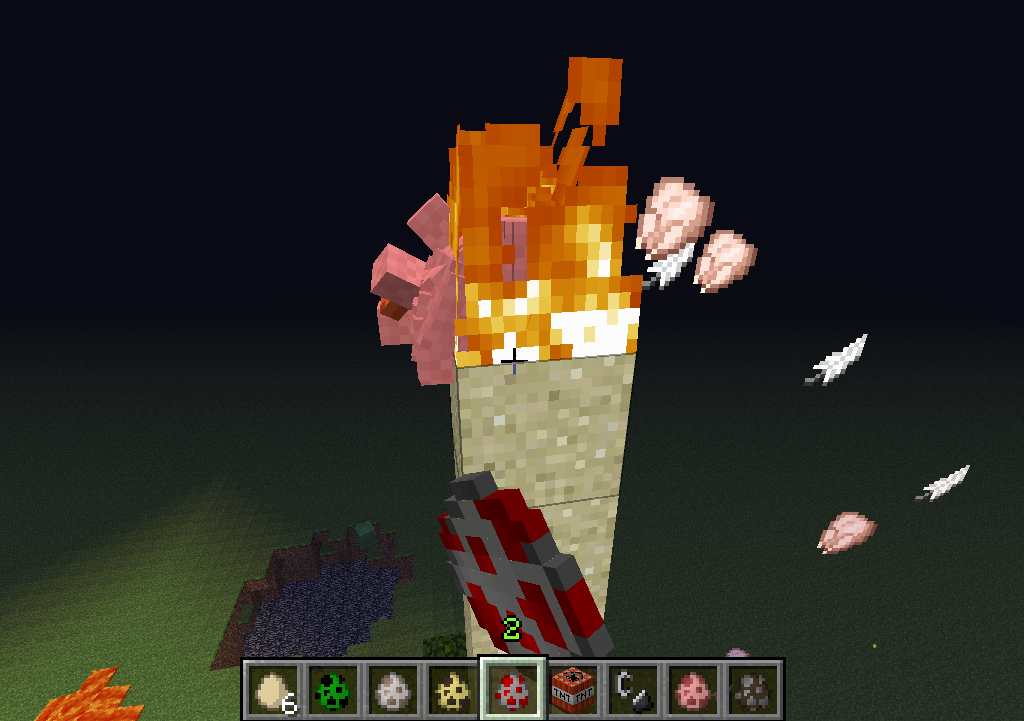Pick the yellow spotted spawn egg slot
Viewport: 1024px width, 721px height.
tap(452, 688)
